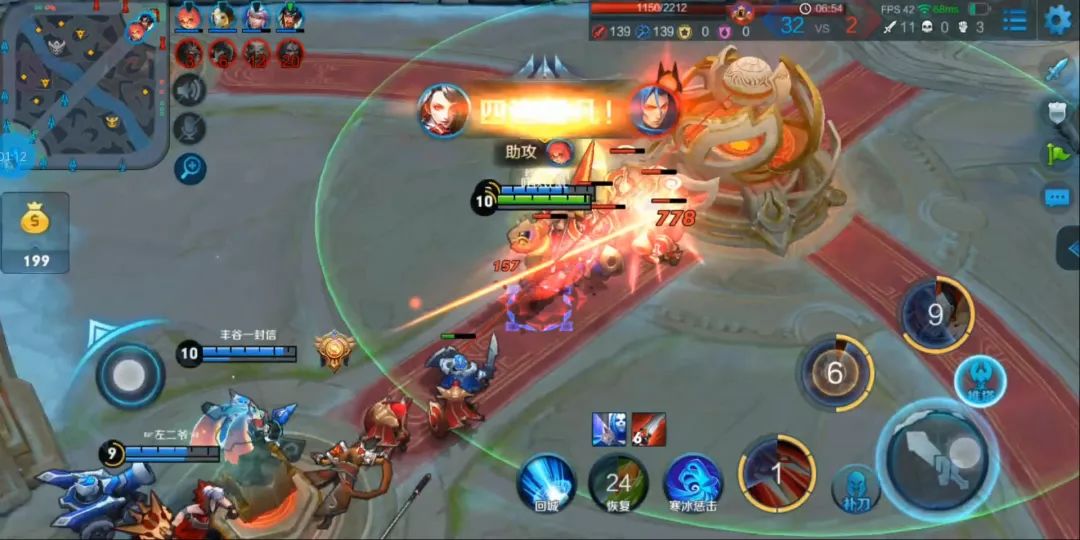
Task: Send the green flag signal
Action: click(x=1058, y=154)
